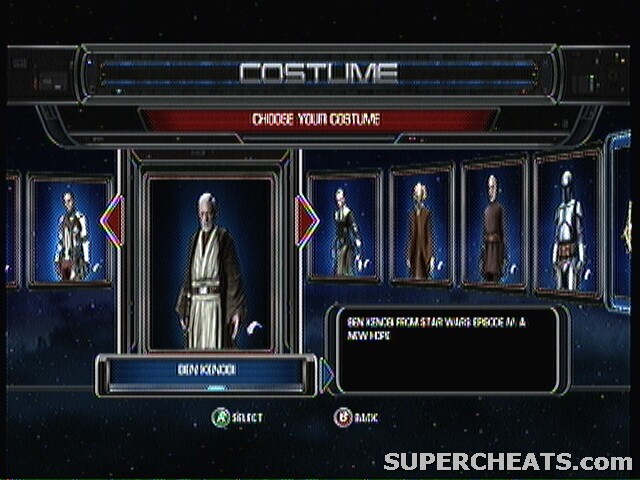
Task: Click the right red arrow to browse next costume
Action: 307,221
